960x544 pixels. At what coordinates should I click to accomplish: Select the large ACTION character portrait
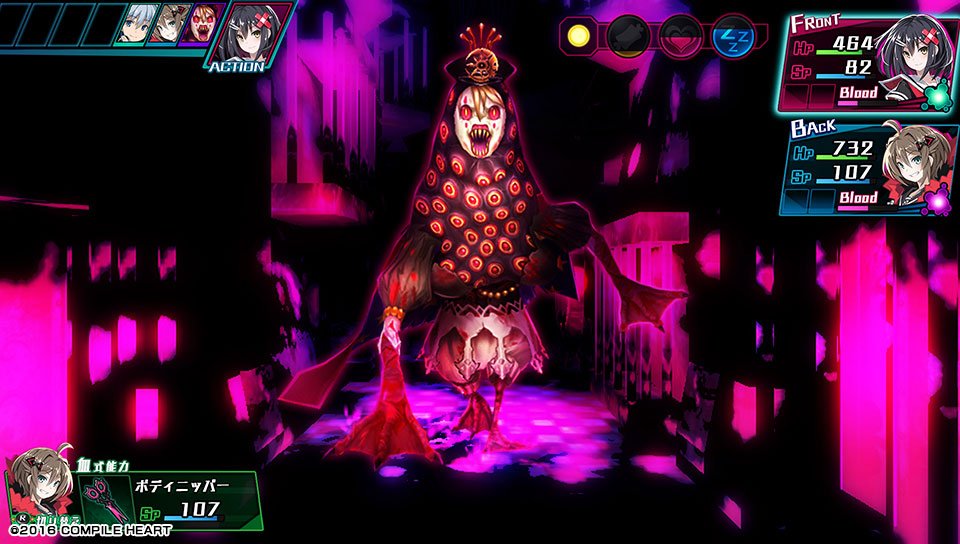[251, 28]
